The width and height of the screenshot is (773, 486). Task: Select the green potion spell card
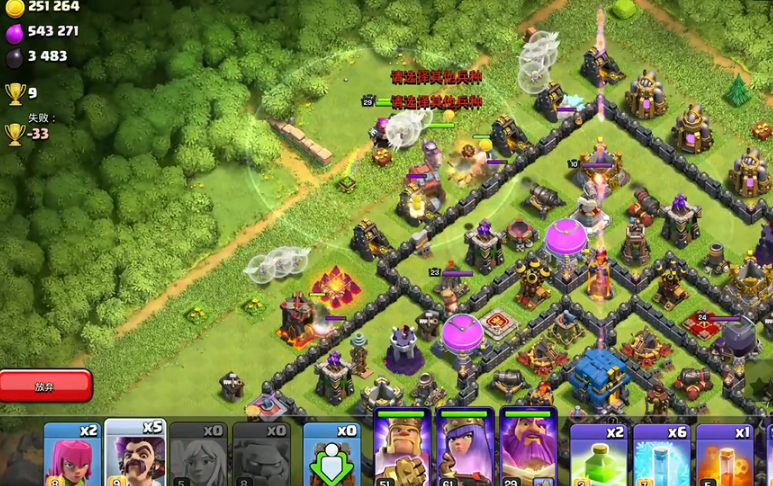coord(598,455)
